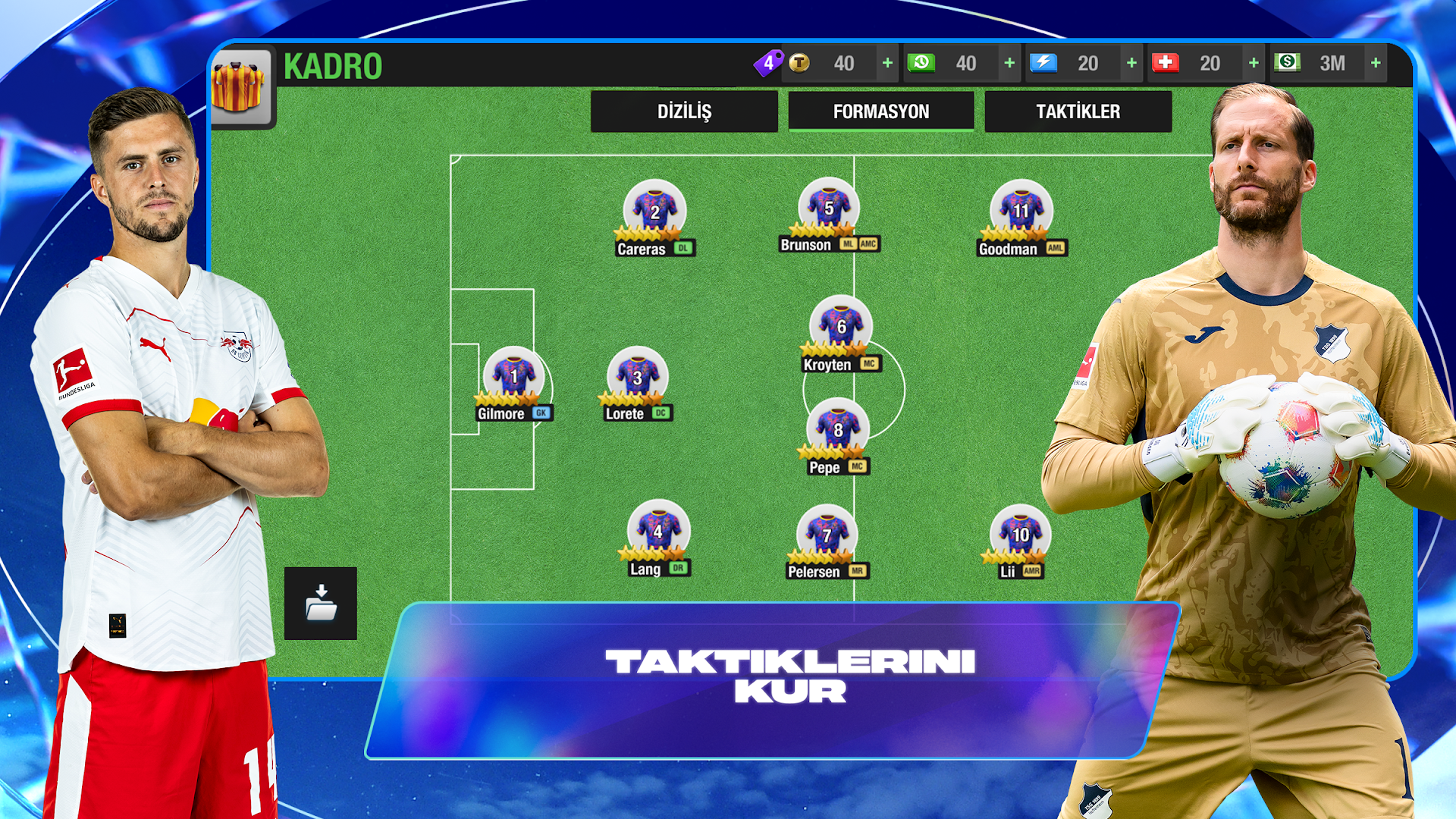Select the green rest pack icon
The height and width of the screenshot is (819, 1456).
tap(921, 64)
